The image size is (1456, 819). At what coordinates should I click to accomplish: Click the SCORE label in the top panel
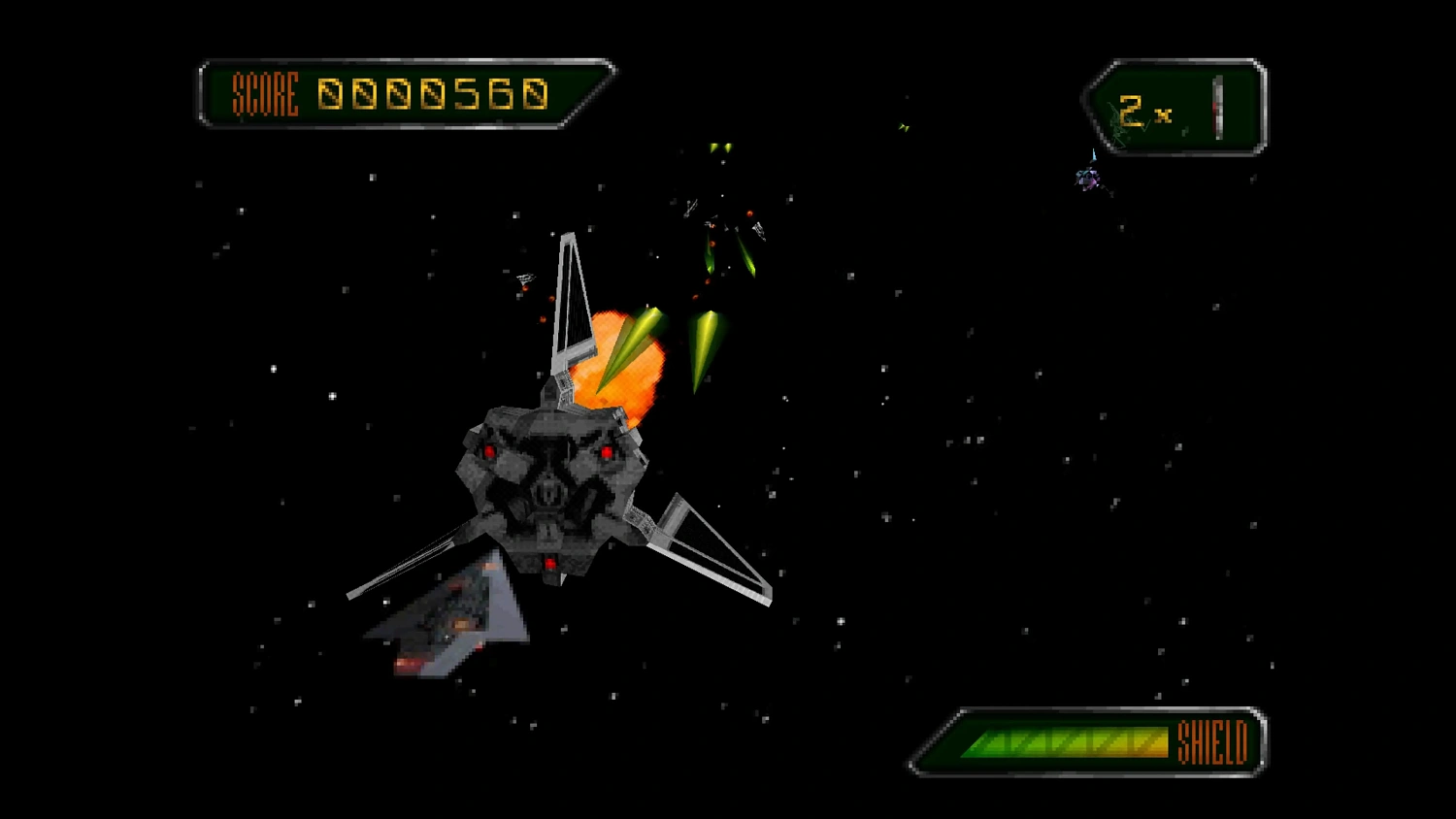click(264, 94)
